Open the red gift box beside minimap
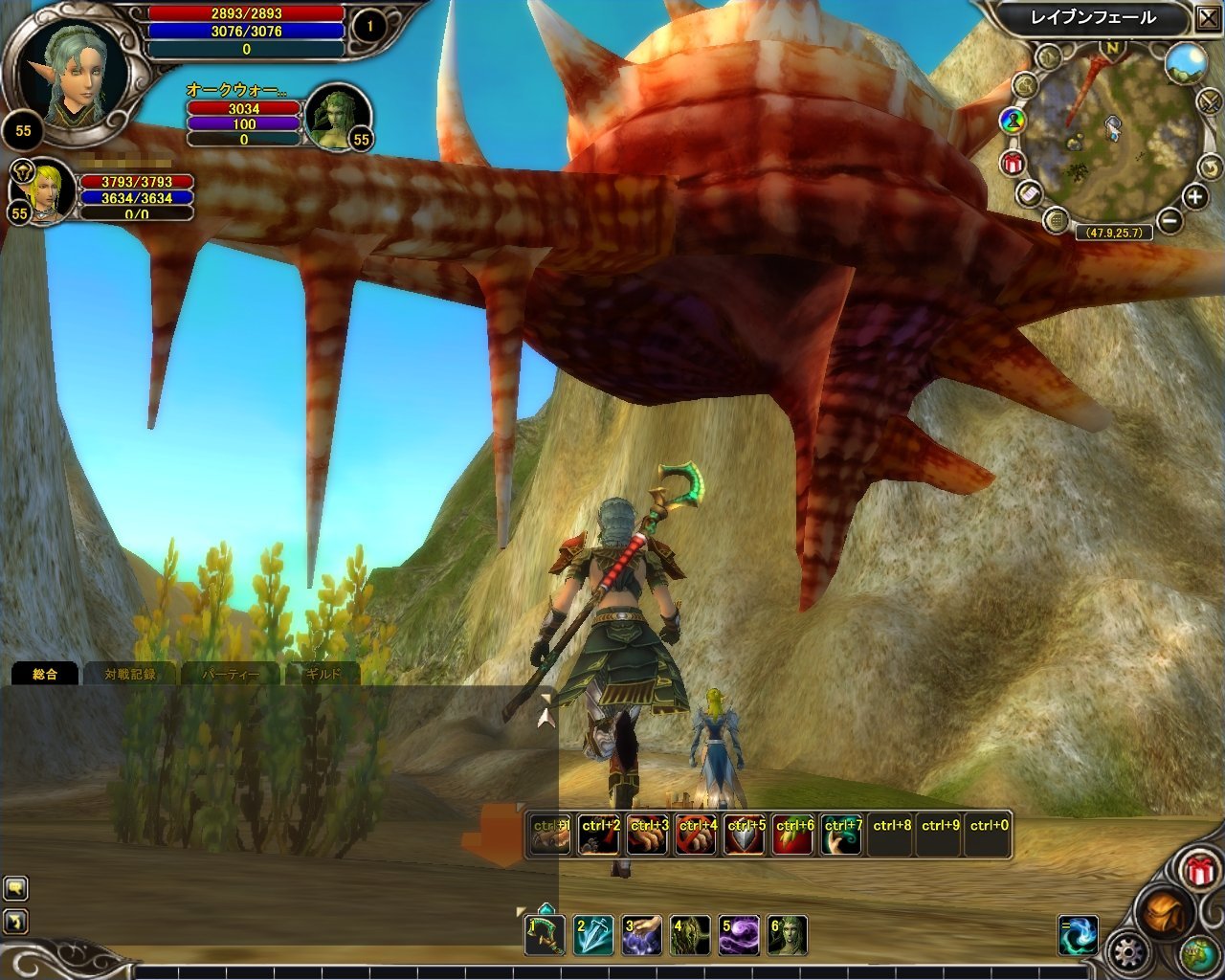Viewport: 1225px width, 980px height. [1013, 164]
